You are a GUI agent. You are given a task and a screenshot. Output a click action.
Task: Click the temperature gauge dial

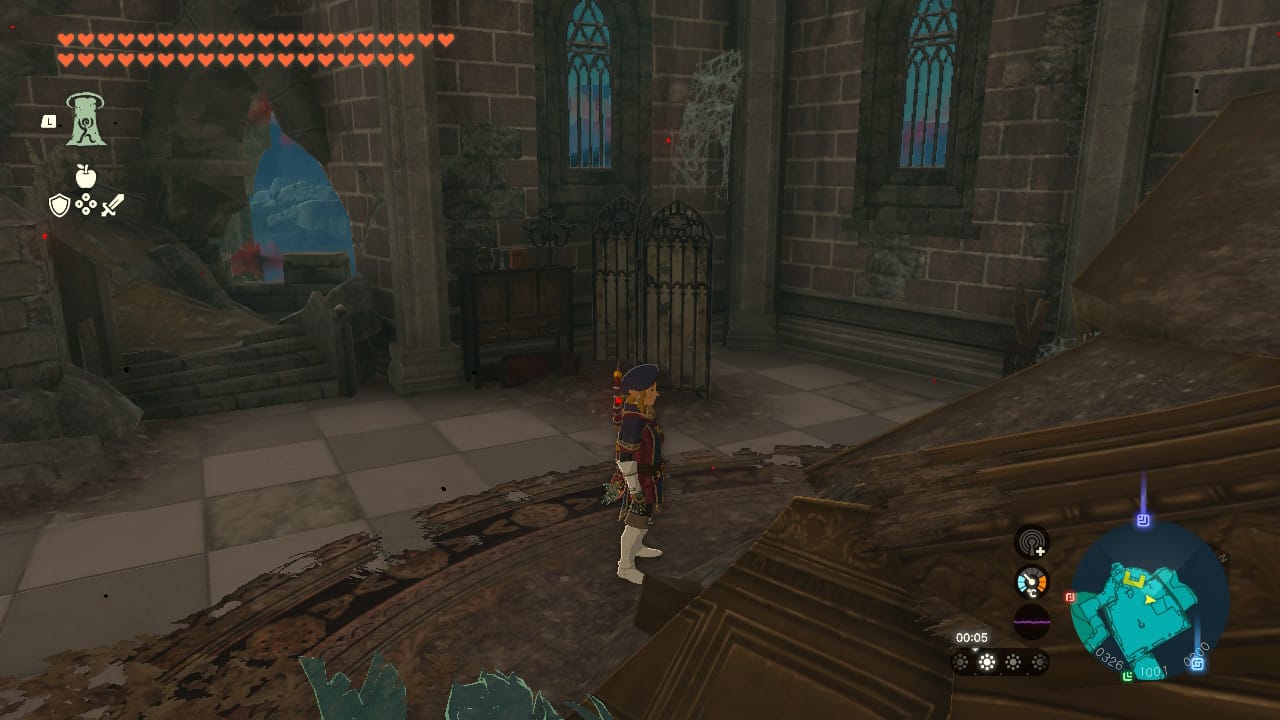tap(1030, 581)
